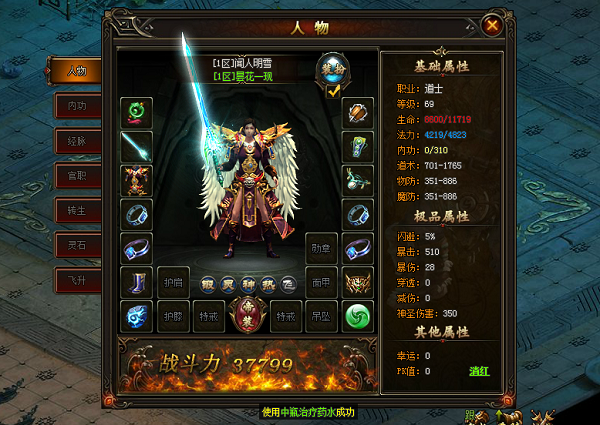
Task: Select the glowing blue sword weapon slot
Action: 136,146
